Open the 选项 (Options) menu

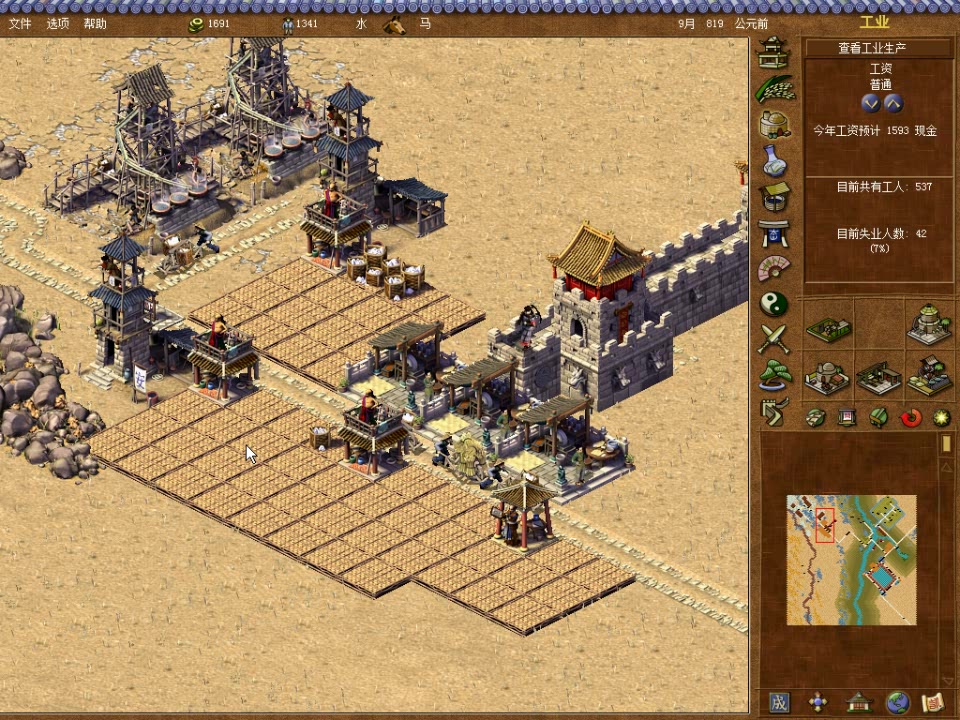coord(58,23)
